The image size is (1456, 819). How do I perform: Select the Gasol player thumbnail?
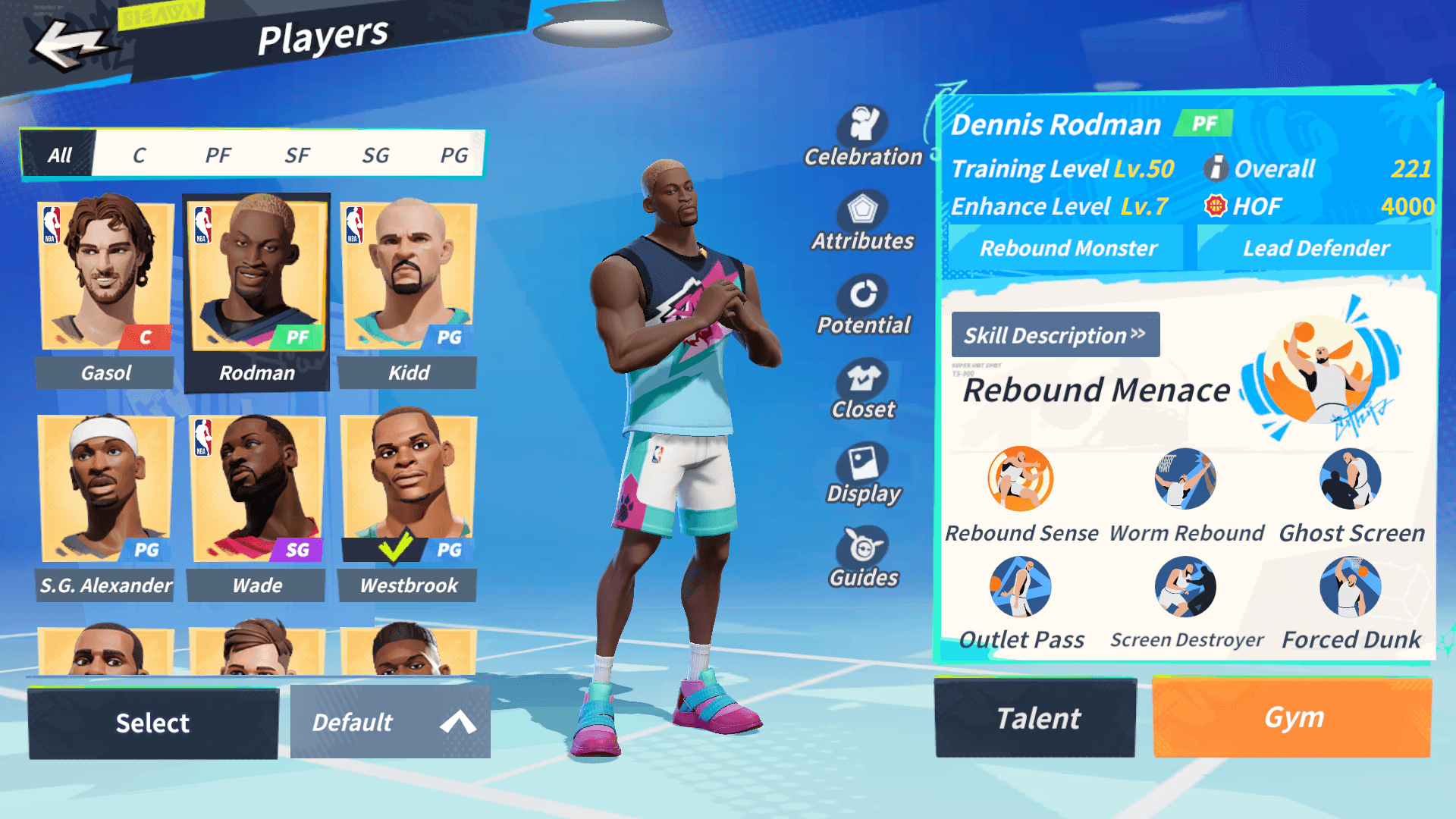[105, 275]
